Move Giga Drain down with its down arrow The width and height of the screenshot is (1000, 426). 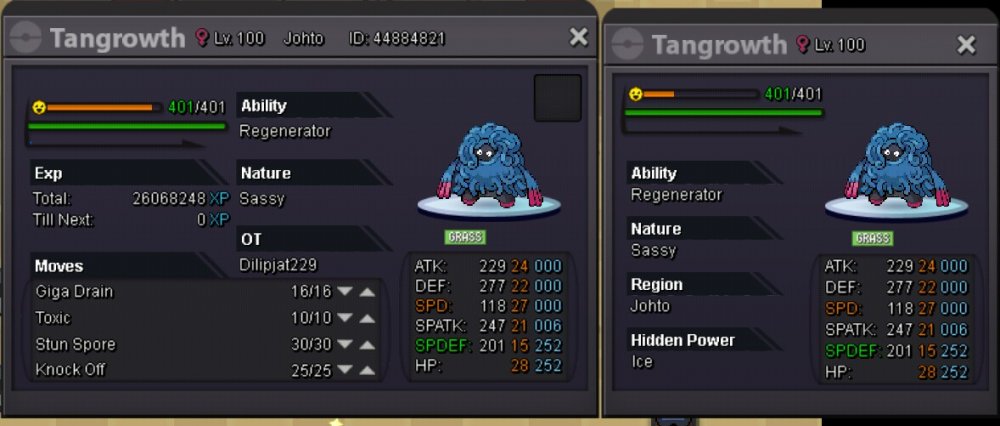(345, 292)
